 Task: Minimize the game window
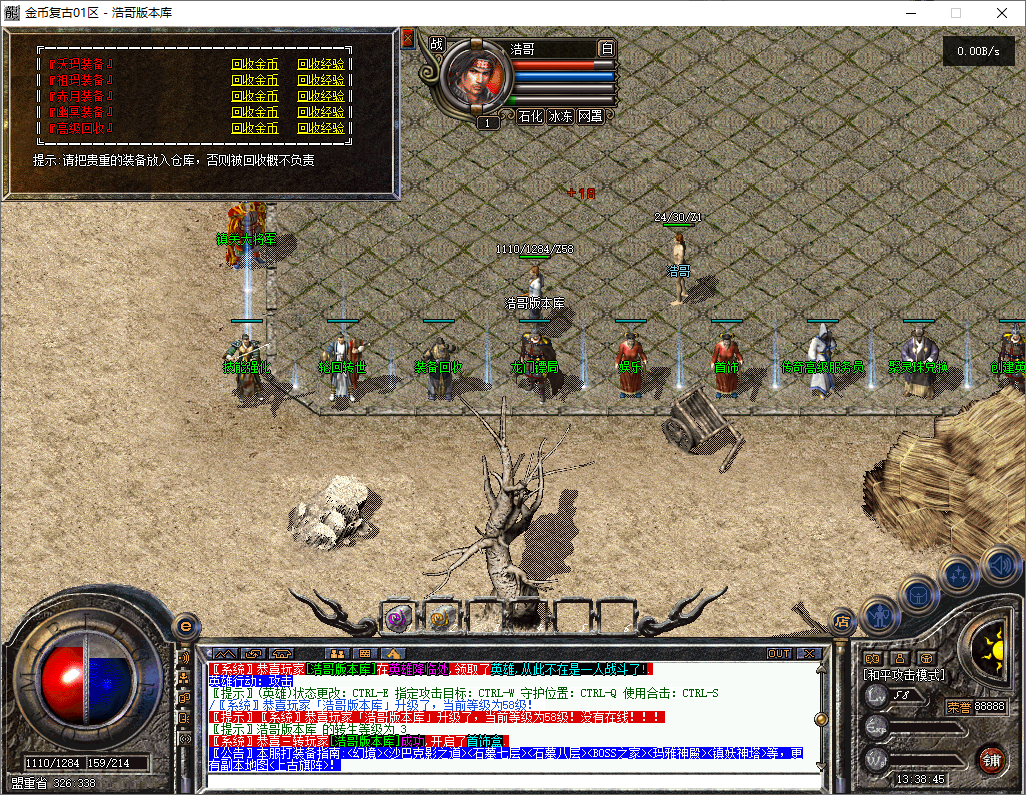pos(911,13)
